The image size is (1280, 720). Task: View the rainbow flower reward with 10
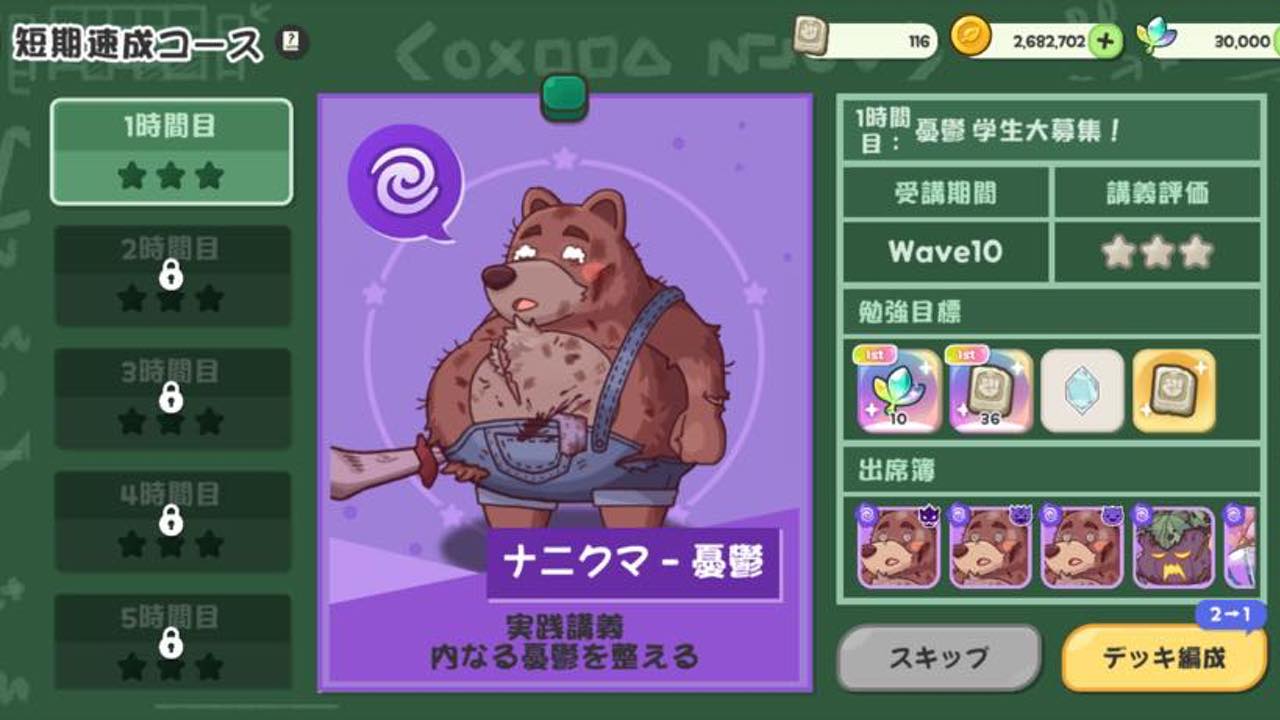898,391
